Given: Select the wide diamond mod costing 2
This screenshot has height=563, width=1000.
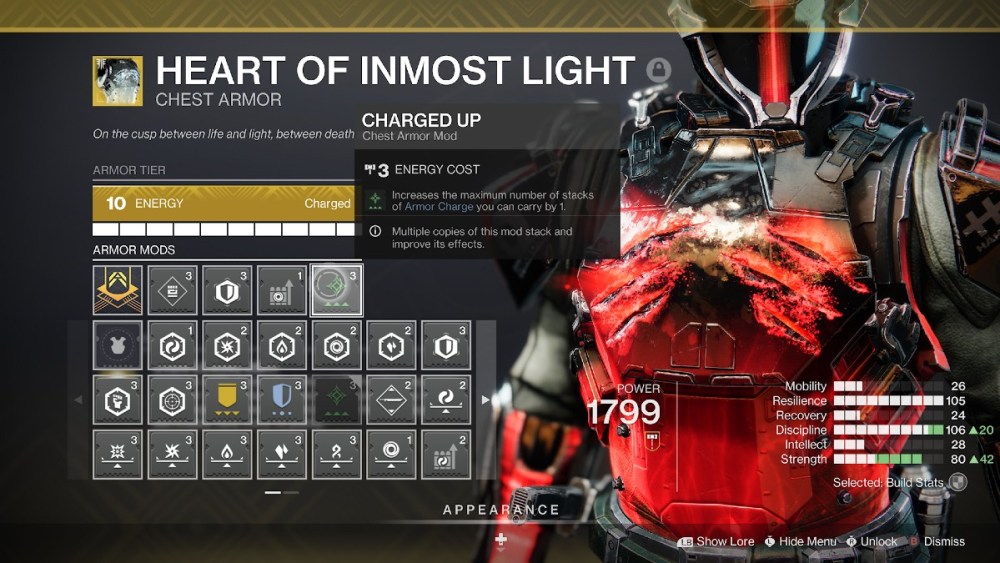Looking at the screenshot, I should (x=391, y=400).
